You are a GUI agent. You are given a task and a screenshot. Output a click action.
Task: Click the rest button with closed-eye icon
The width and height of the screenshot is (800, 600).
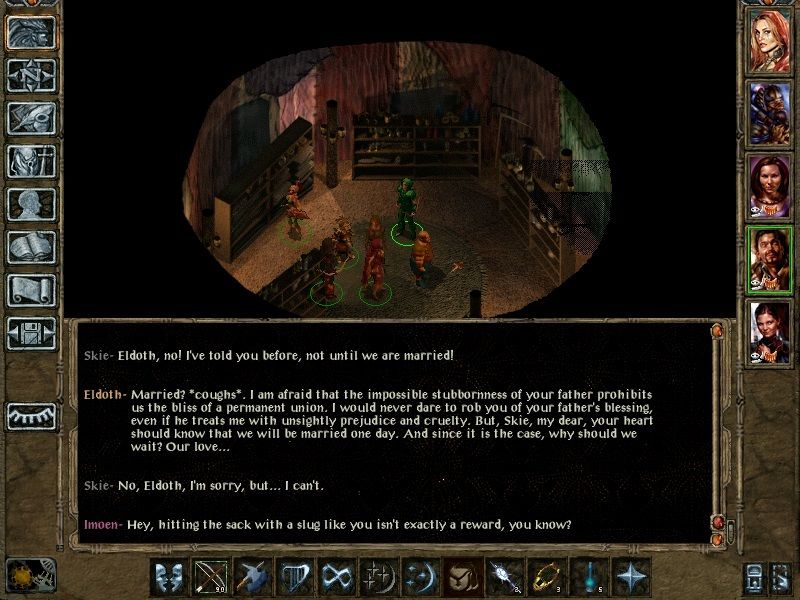(30, 415)
